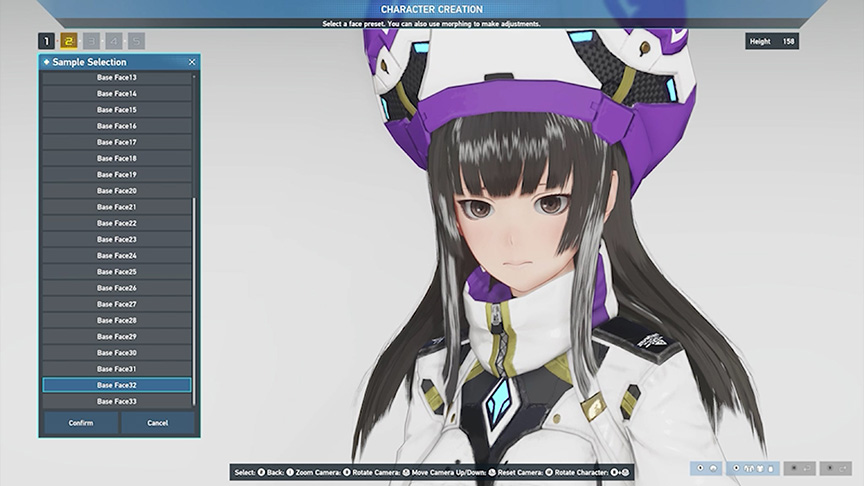Select Base Face19 preset

tap(117, 175)
